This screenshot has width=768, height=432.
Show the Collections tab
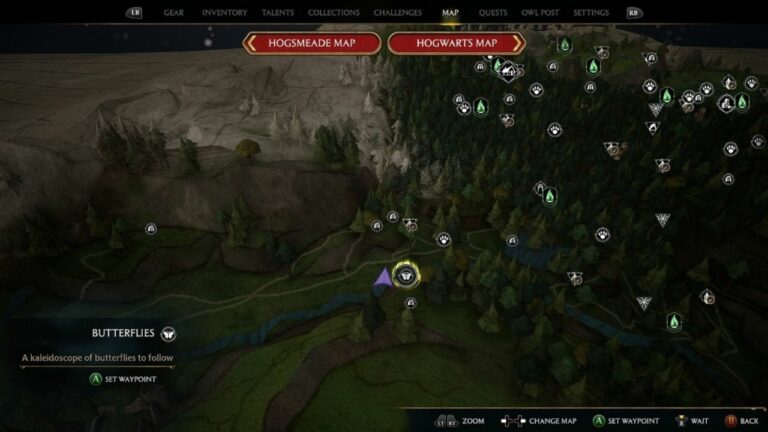[x=334, y=13]
